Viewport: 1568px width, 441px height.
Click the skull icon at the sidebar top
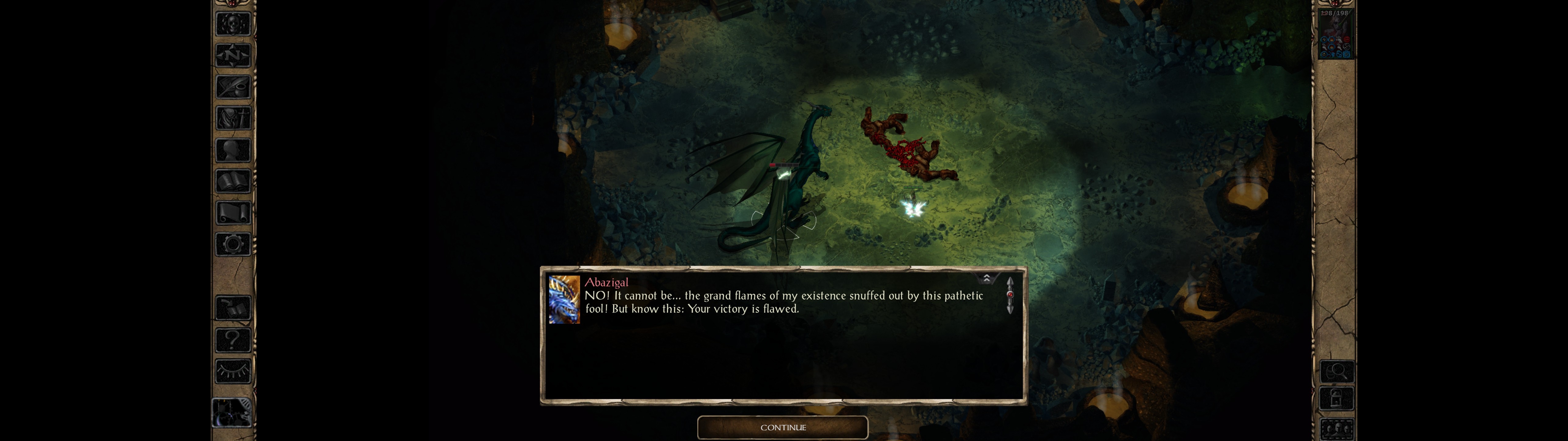tap(233, 24)
